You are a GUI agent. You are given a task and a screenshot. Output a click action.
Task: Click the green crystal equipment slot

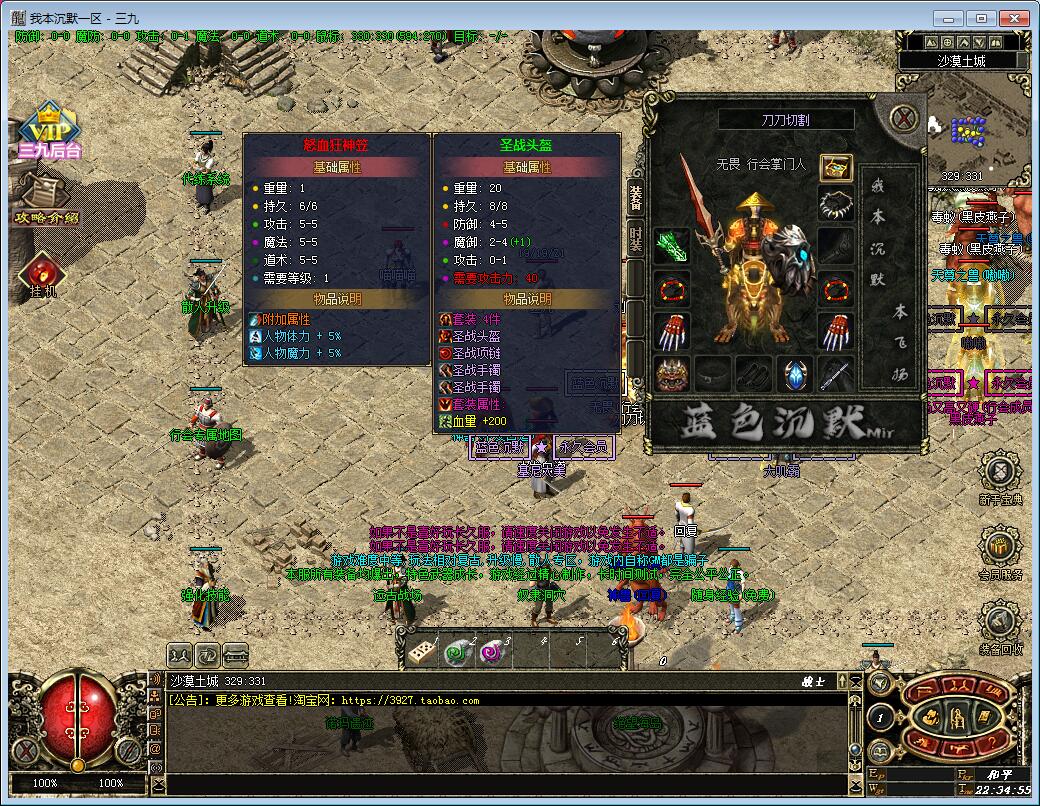pyautogui.click(x=672, y=246)
